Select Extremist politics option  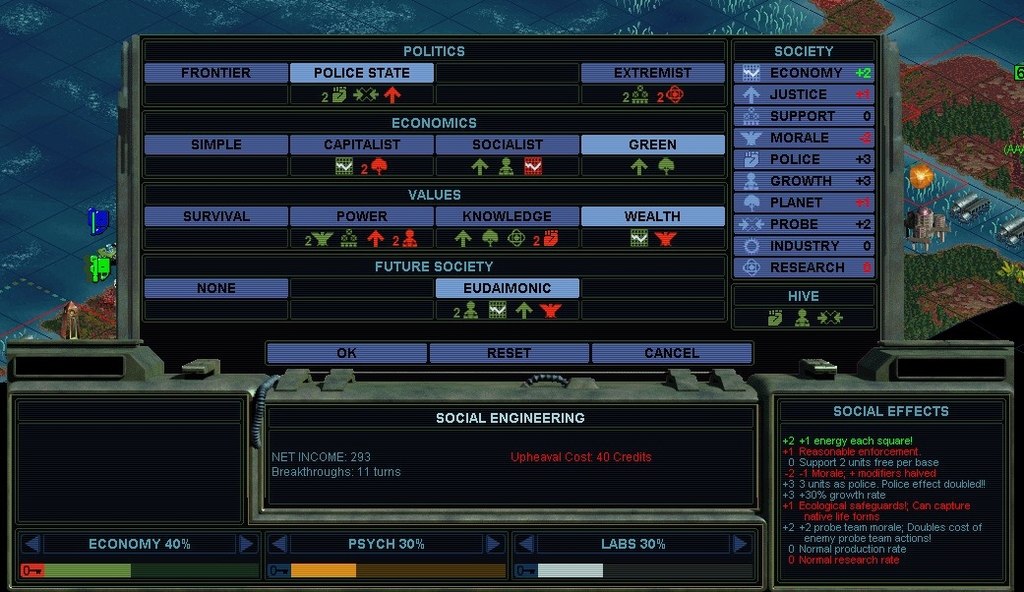(x=652, y=73)
